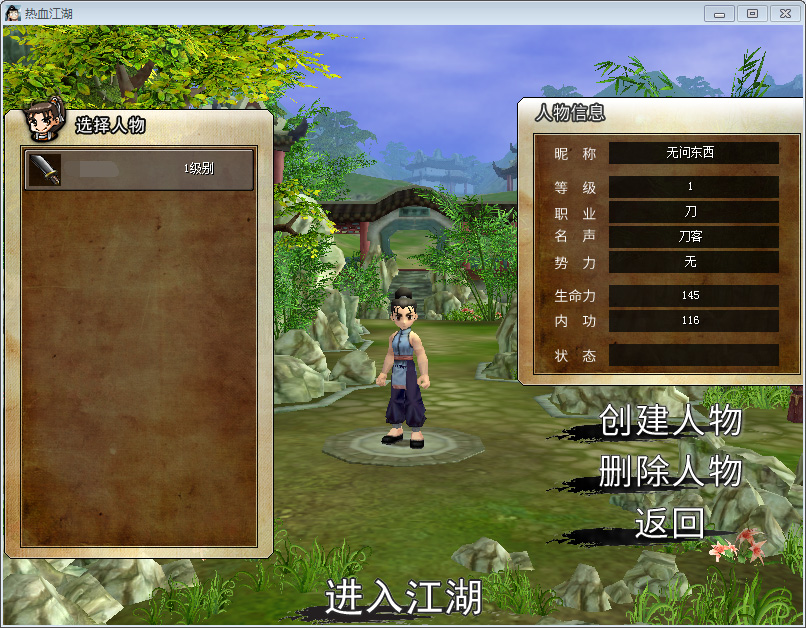Select the level 1 character row

pos(139,169)
